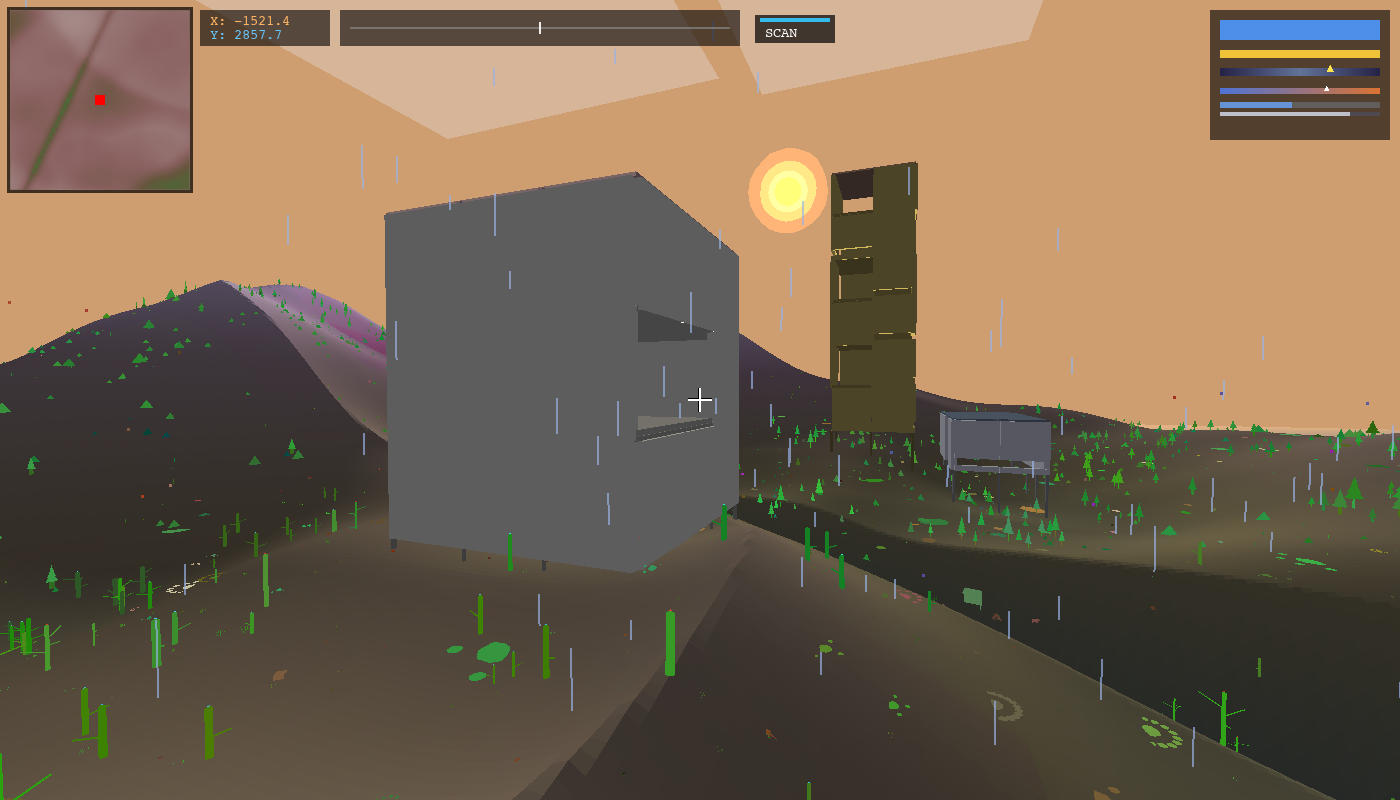Click the yellow triangle marker on the dark gradient bar
The height and width of the screenshot is (800, 1400).
click(x=1330, y=68)
